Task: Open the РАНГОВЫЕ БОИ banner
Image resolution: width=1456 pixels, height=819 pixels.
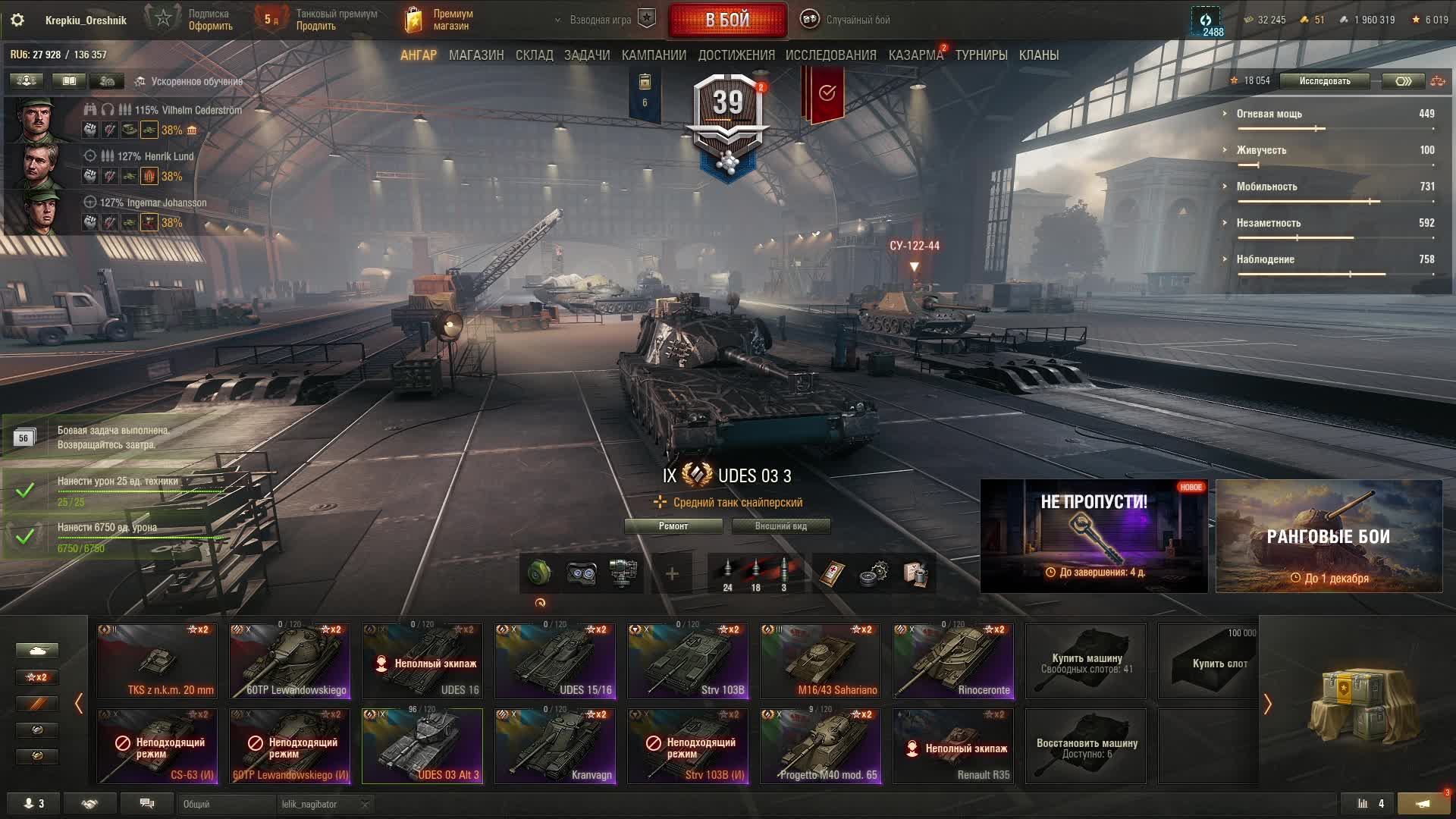Action: click(x=1329, y=536)
